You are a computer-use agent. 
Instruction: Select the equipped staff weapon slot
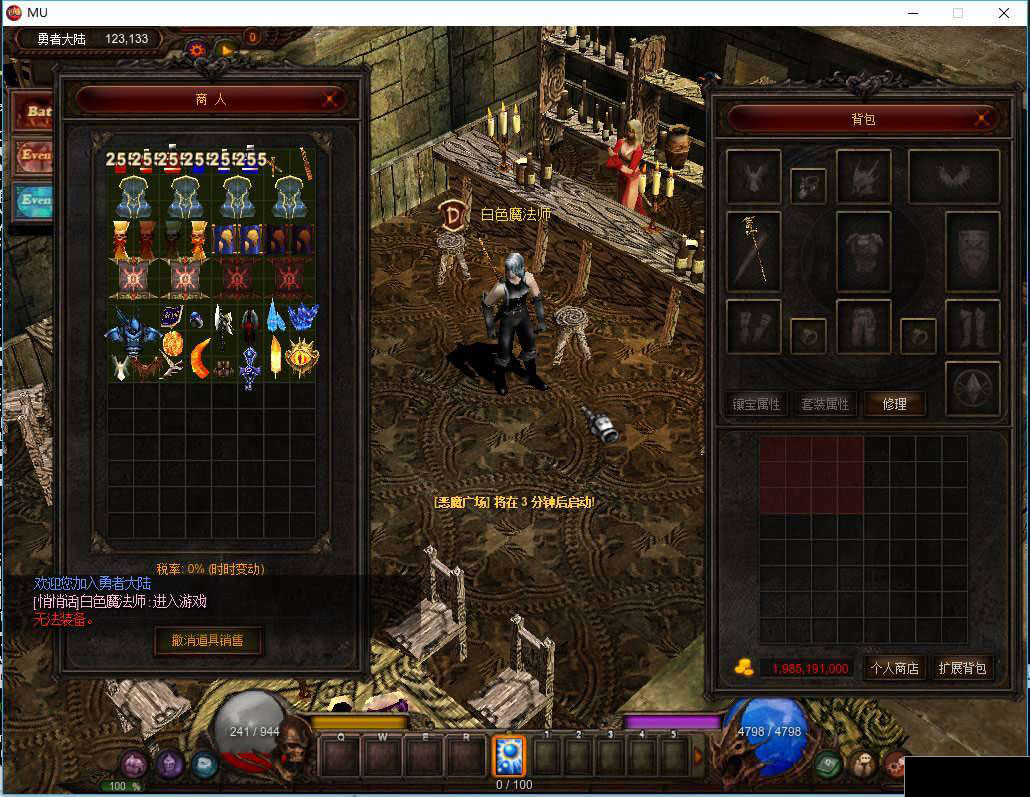pyautogui.click(x=752, y=250)
